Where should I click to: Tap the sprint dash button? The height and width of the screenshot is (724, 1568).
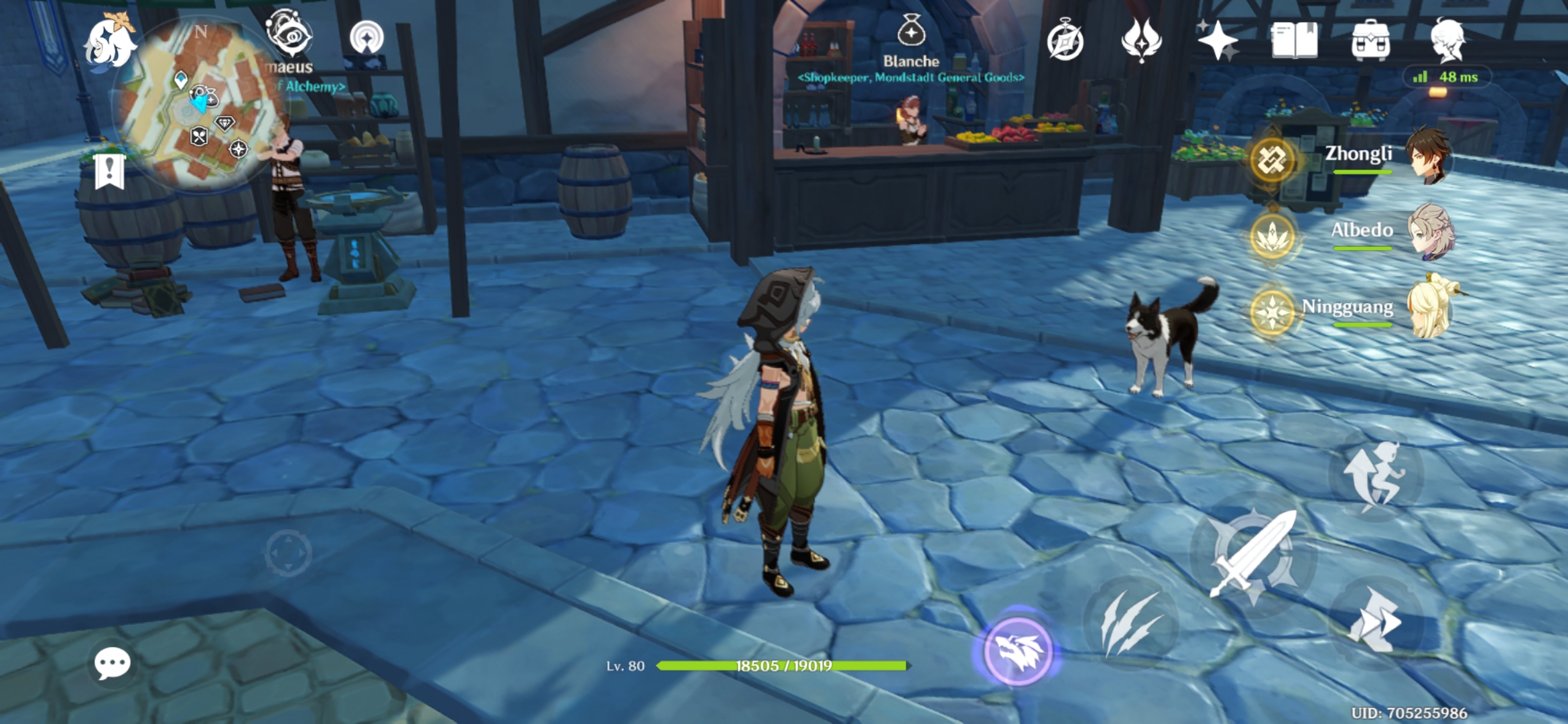[1375, 621]
